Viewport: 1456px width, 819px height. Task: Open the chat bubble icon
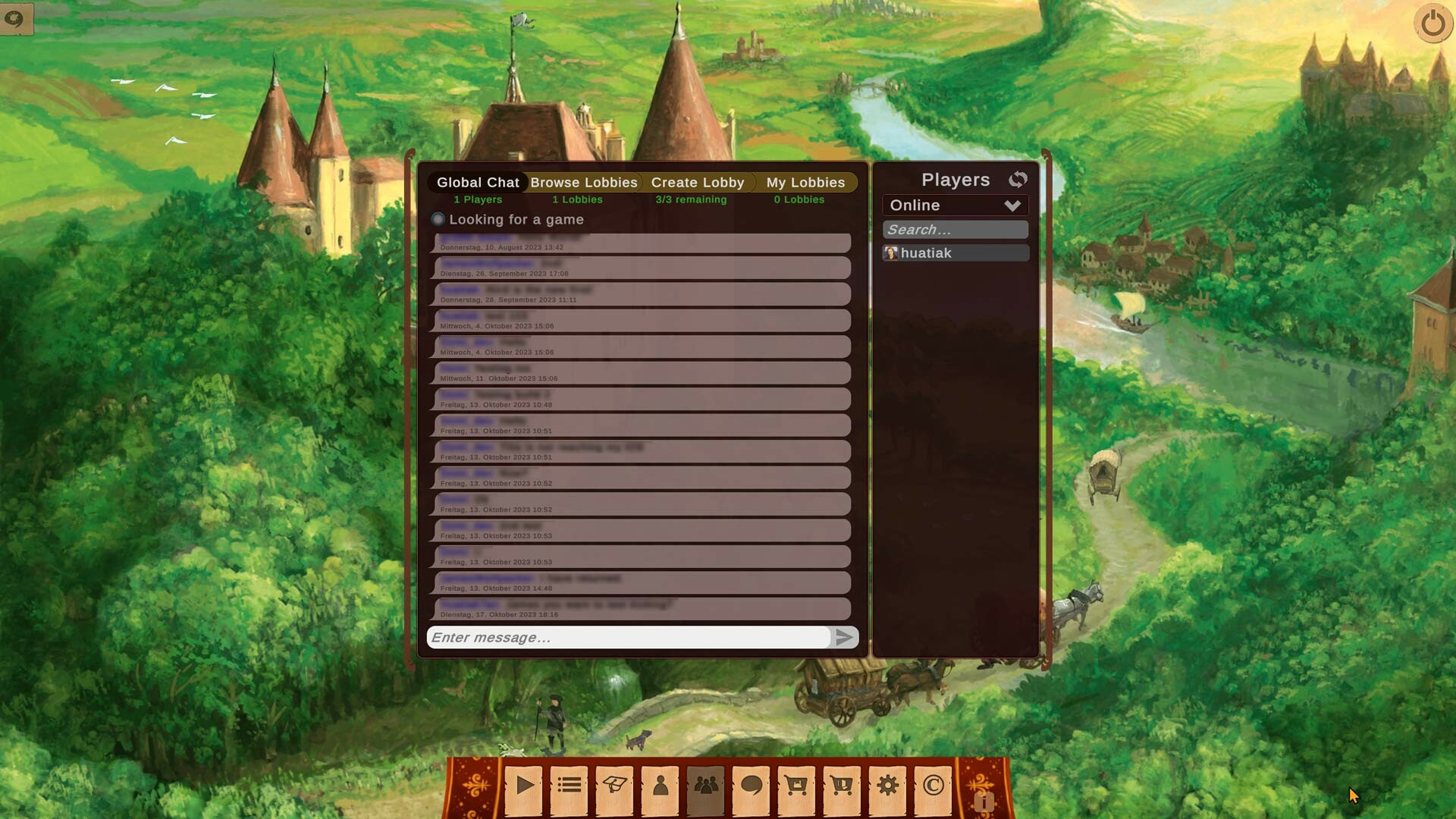[x=751, y=788]
